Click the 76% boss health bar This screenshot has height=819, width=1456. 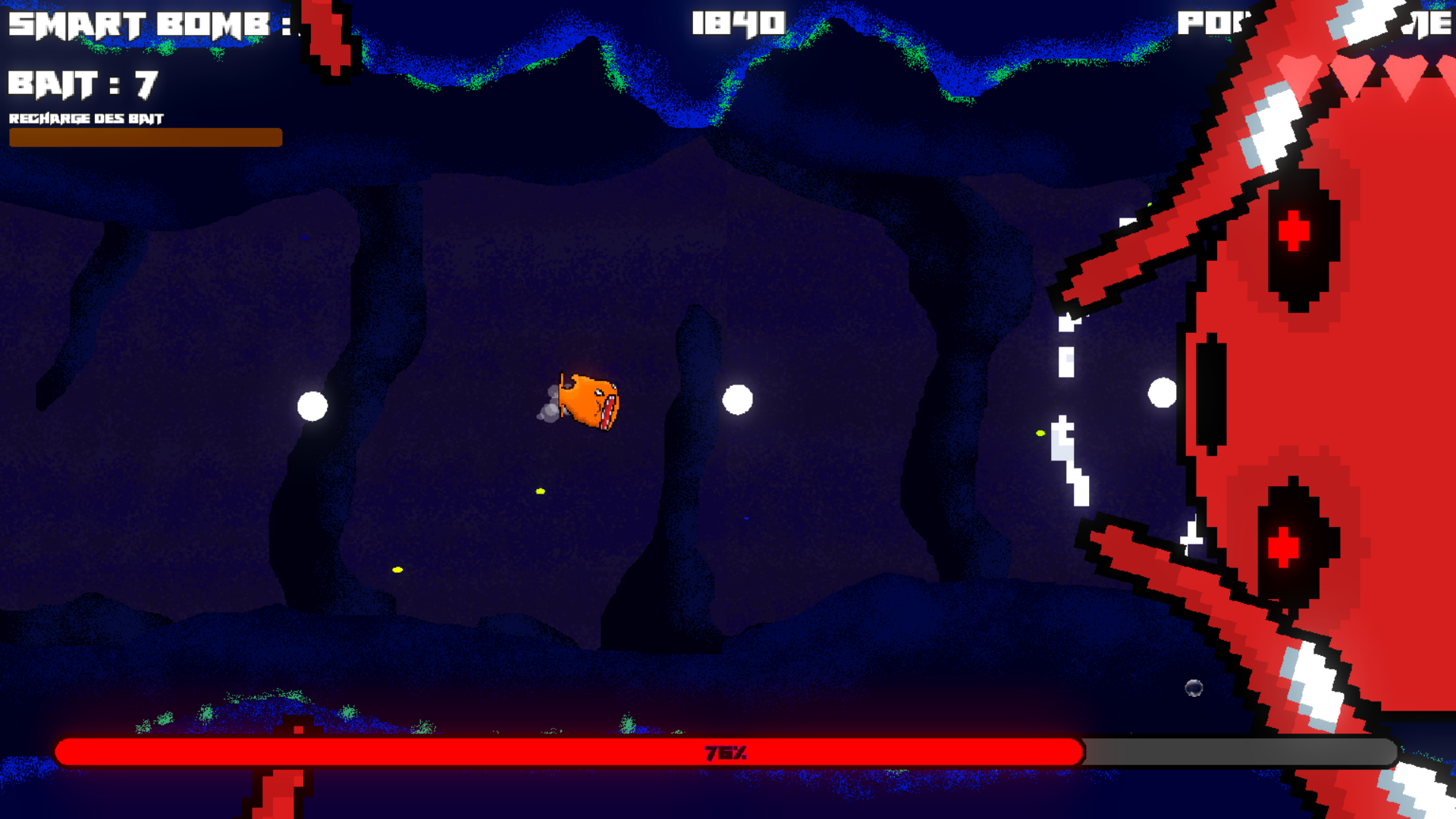click(725, 754)
